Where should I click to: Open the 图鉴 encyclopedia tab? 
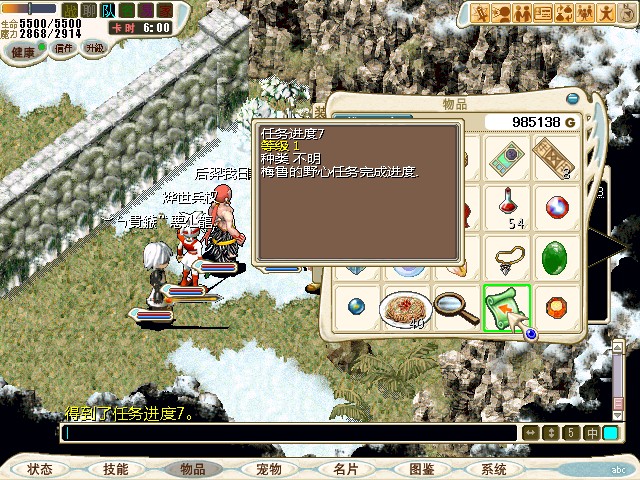click(421, 469)
